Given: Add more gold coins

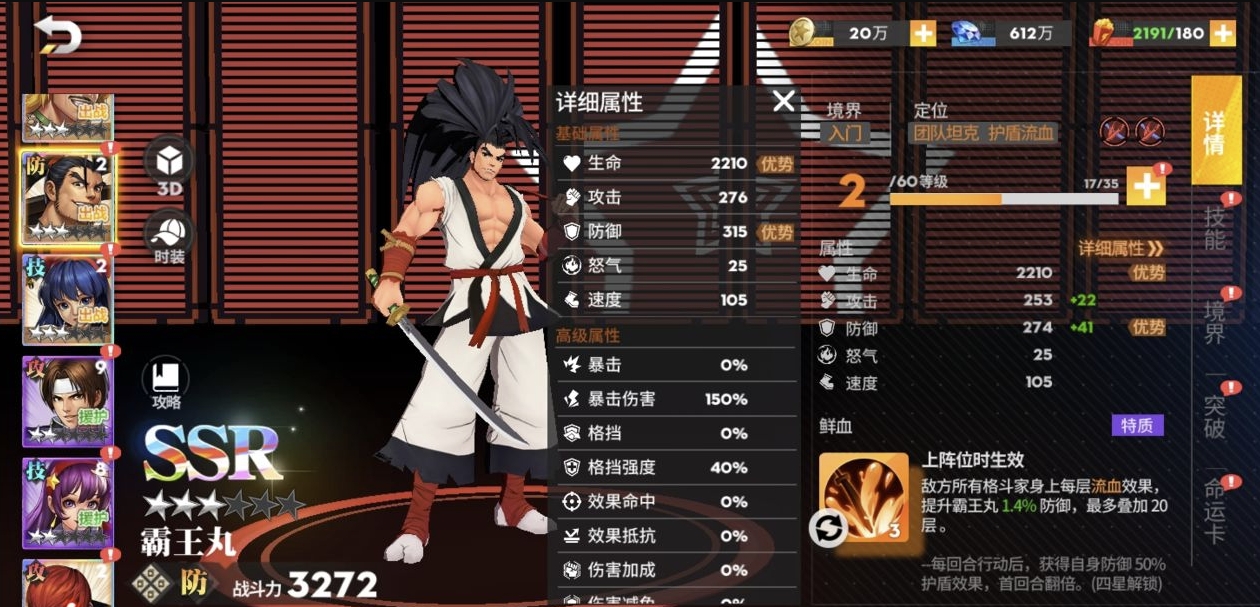Looking at the screenshot, I should tap(922, 33).
